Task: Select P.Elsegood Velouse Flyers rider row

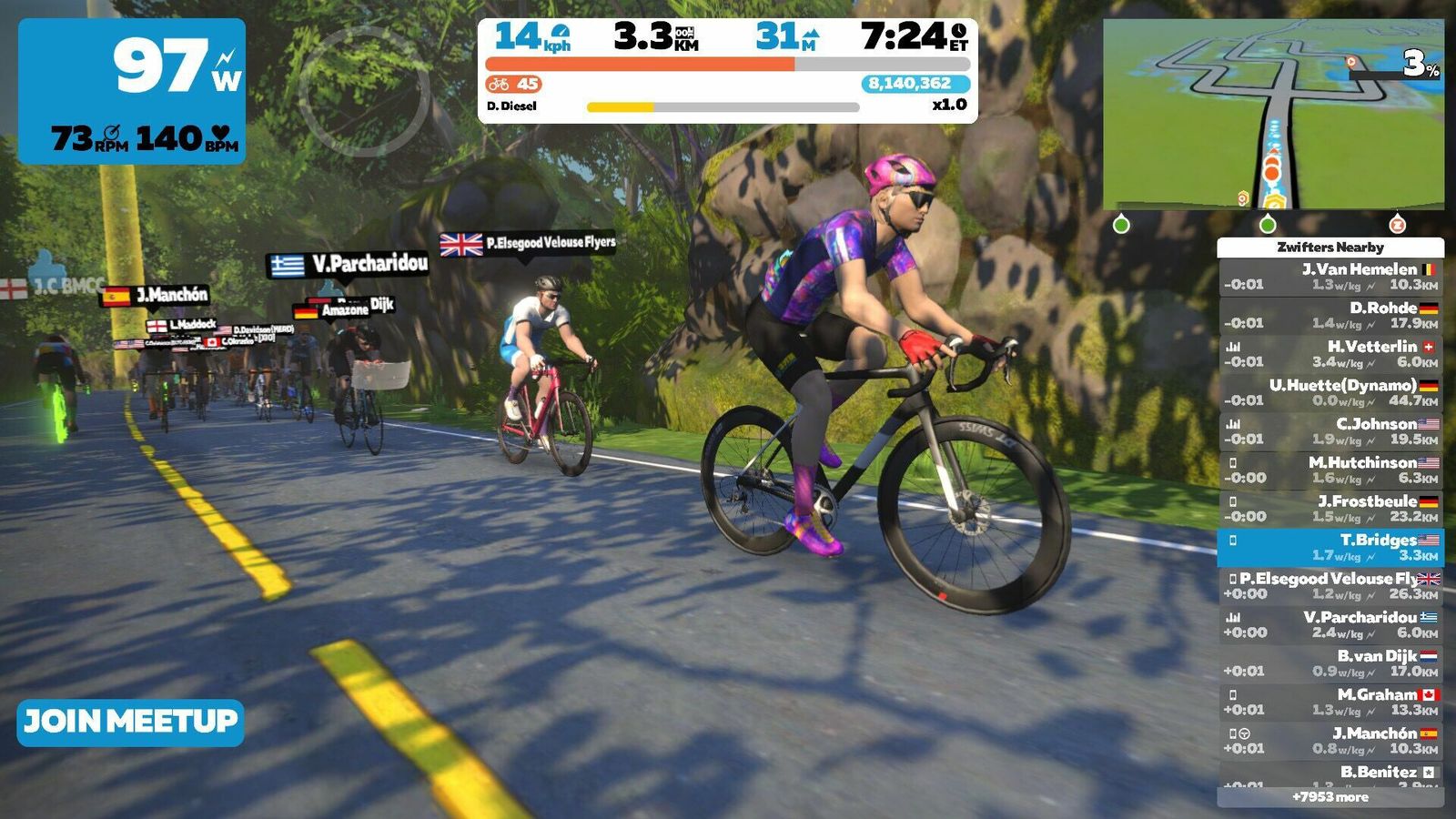Action: point(1330,586)
